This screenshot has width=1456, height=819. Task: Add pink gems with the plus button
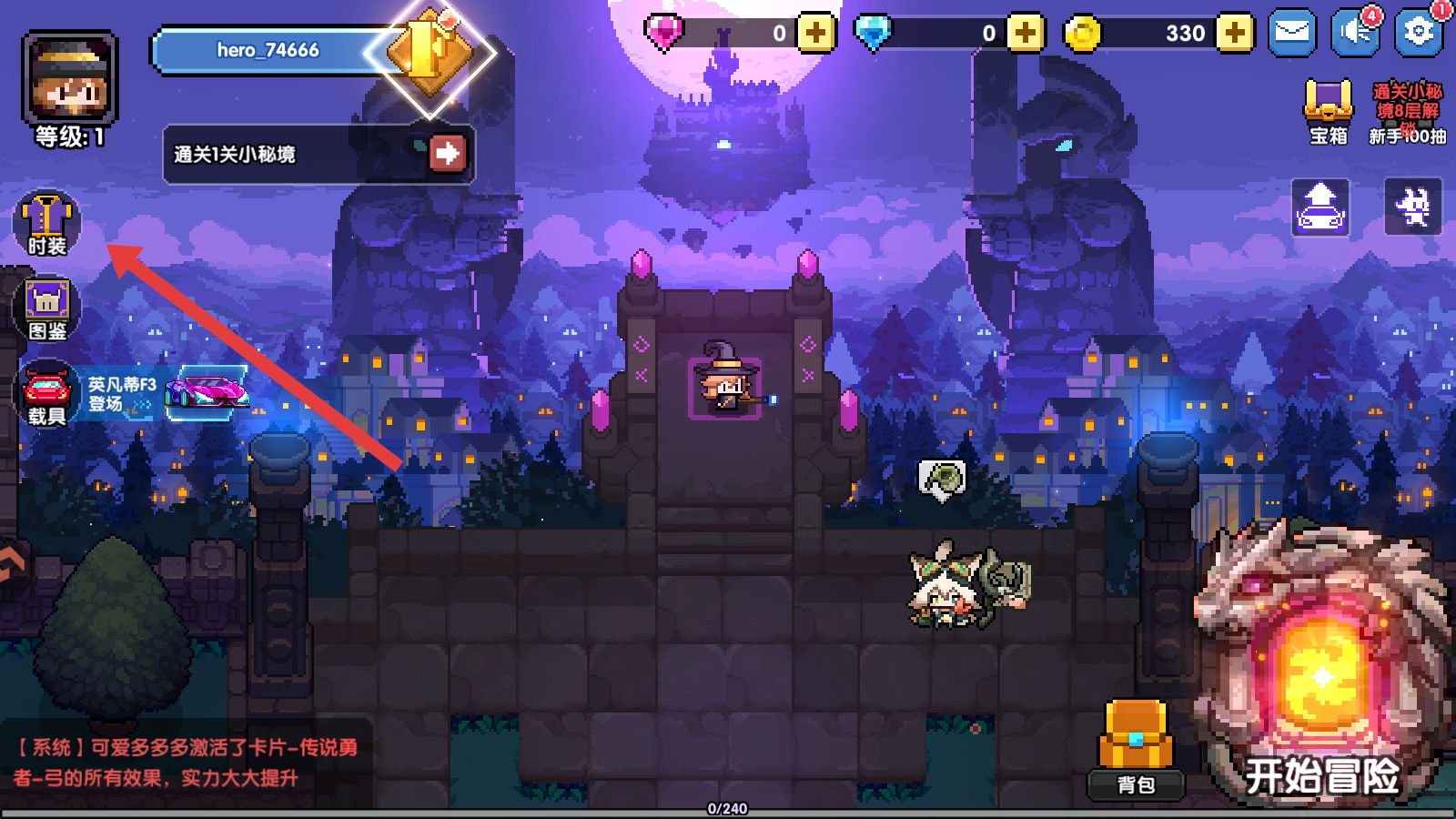815,34
